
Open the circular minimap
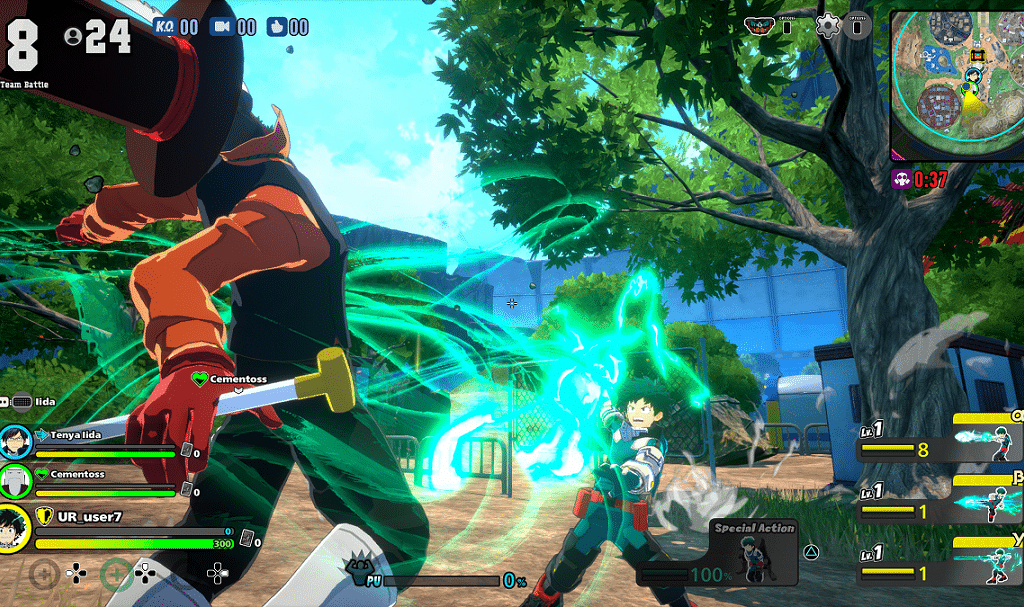point(956,85)
